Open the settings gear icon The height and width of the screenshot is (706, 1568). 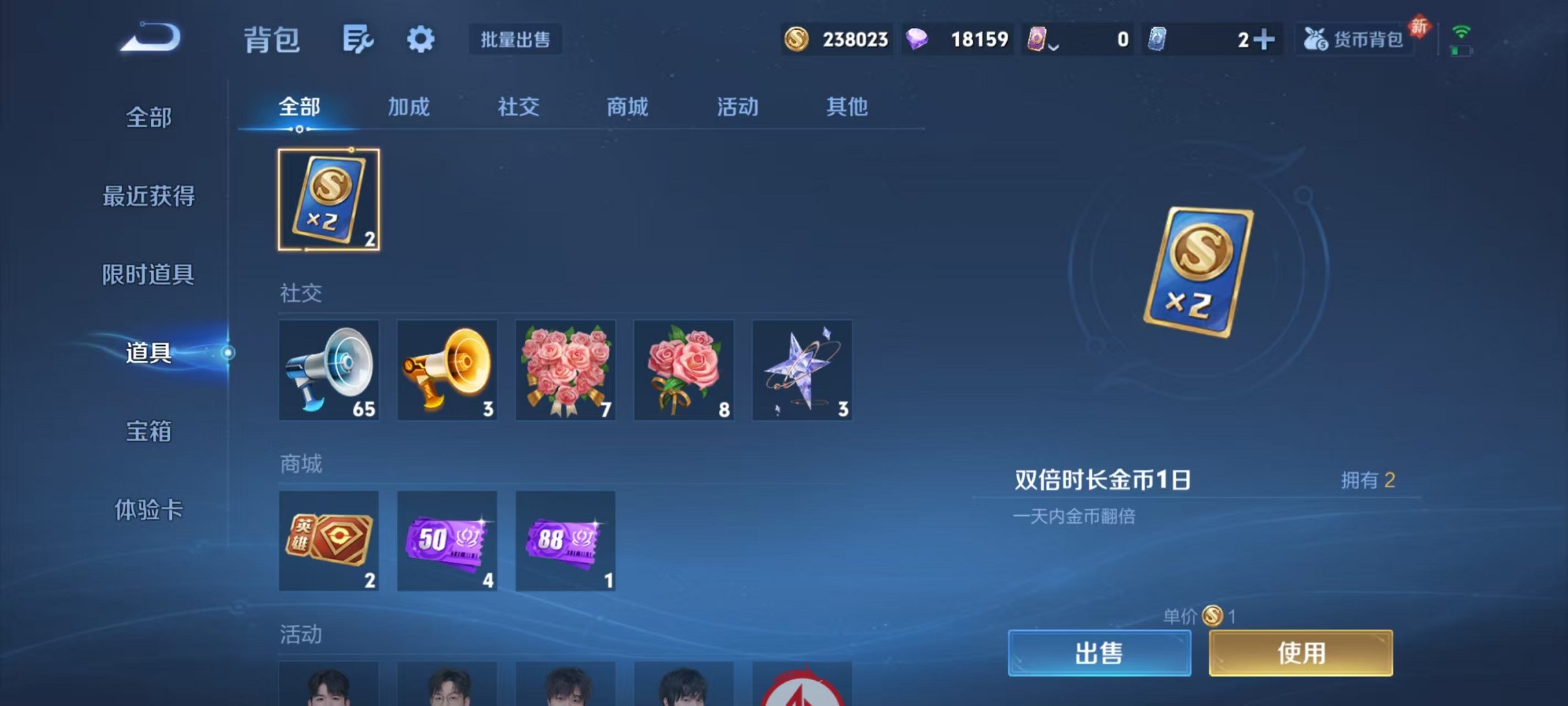coord(420,39)
